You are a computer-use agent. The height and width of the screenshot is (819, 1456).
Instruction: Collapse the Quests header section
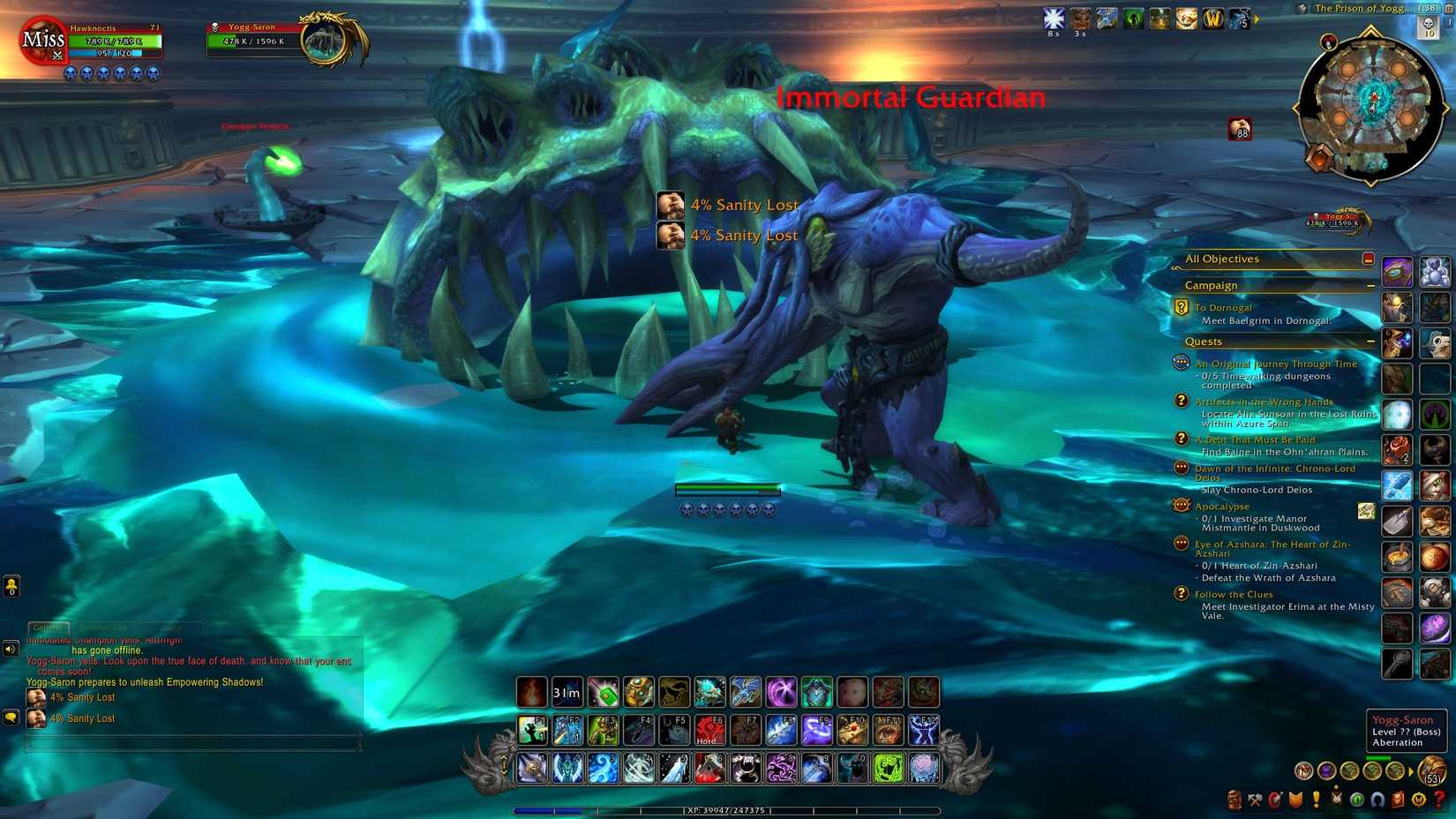click(x=1370, y=342)
